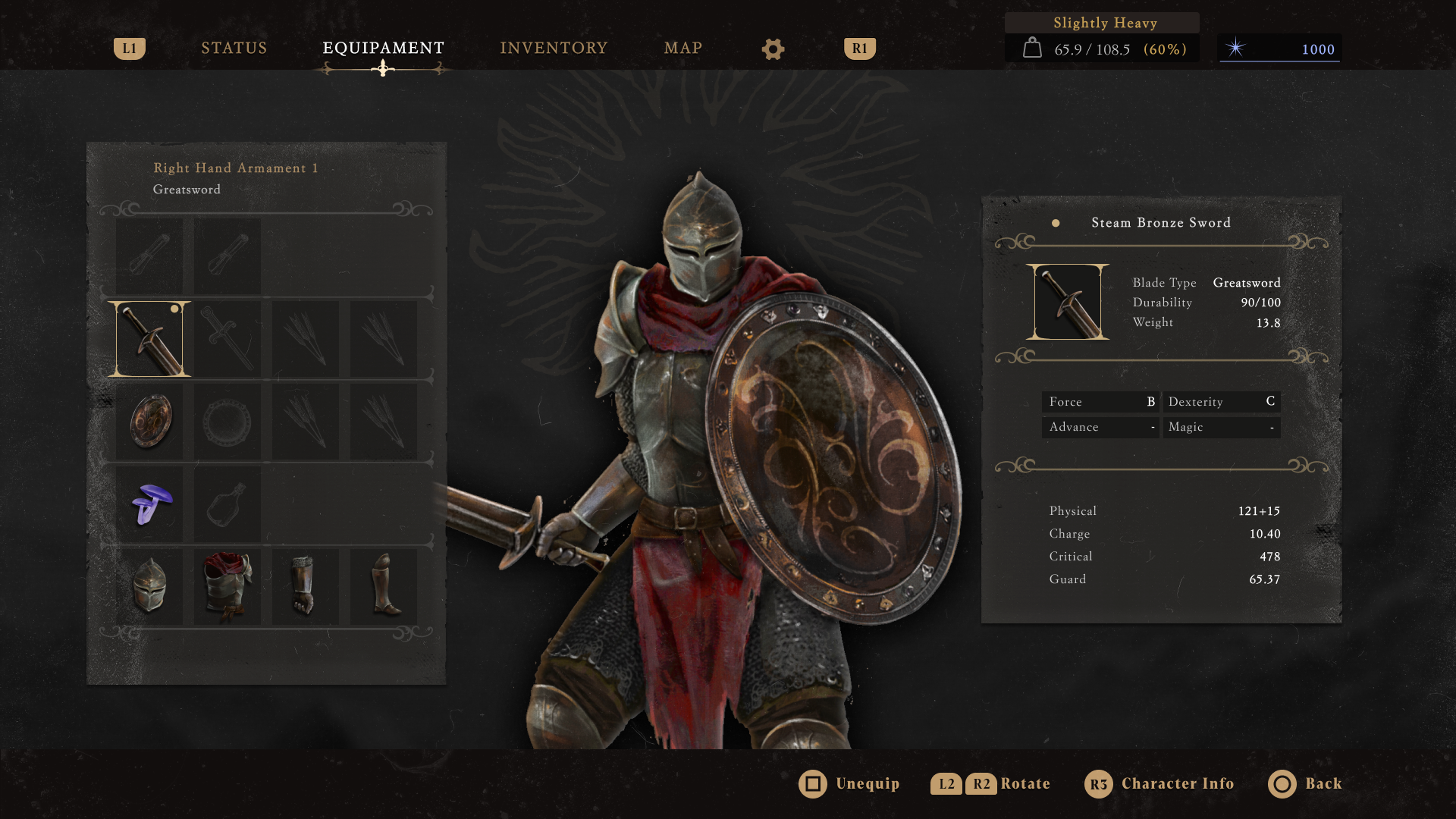Select the leg greaves armor slot
Viewport: 1456px width, 819px height.
(x=384, y=586)
